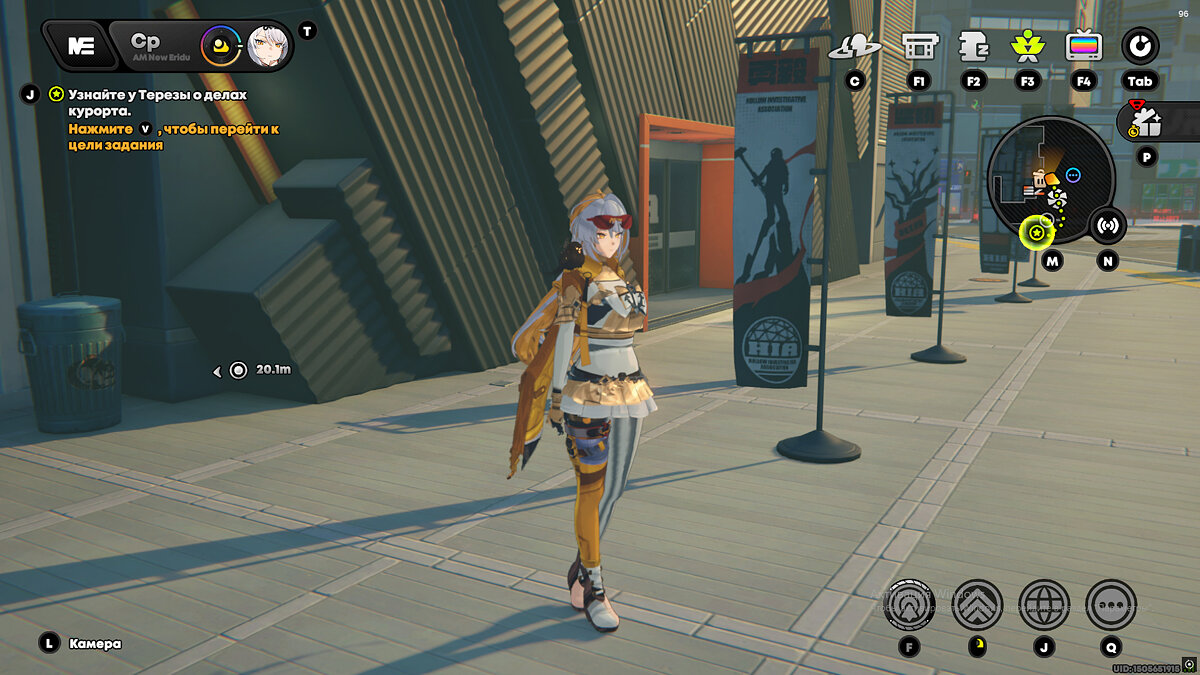1200x675 pixels.
Task: Open the green winged figure icon
Action: coord(1026,45)
